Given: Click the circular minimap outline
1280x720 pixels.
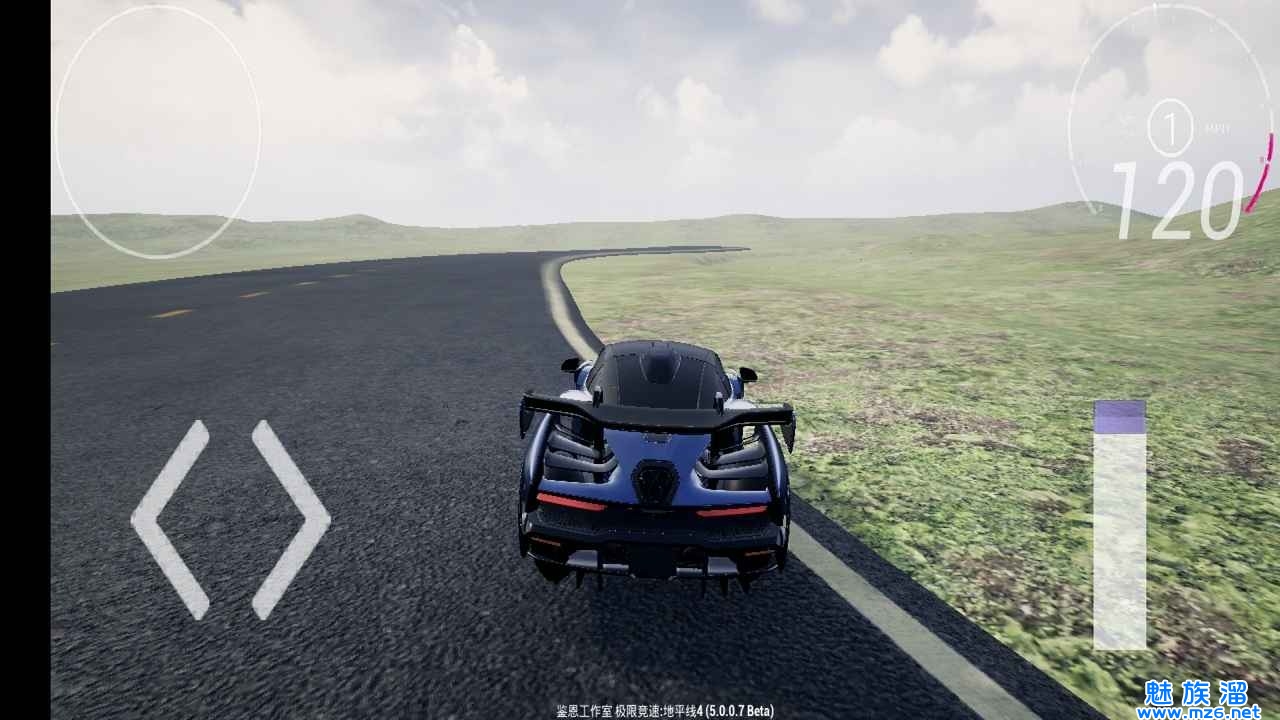Looking at the screenshot, I should tap(157, 132).
